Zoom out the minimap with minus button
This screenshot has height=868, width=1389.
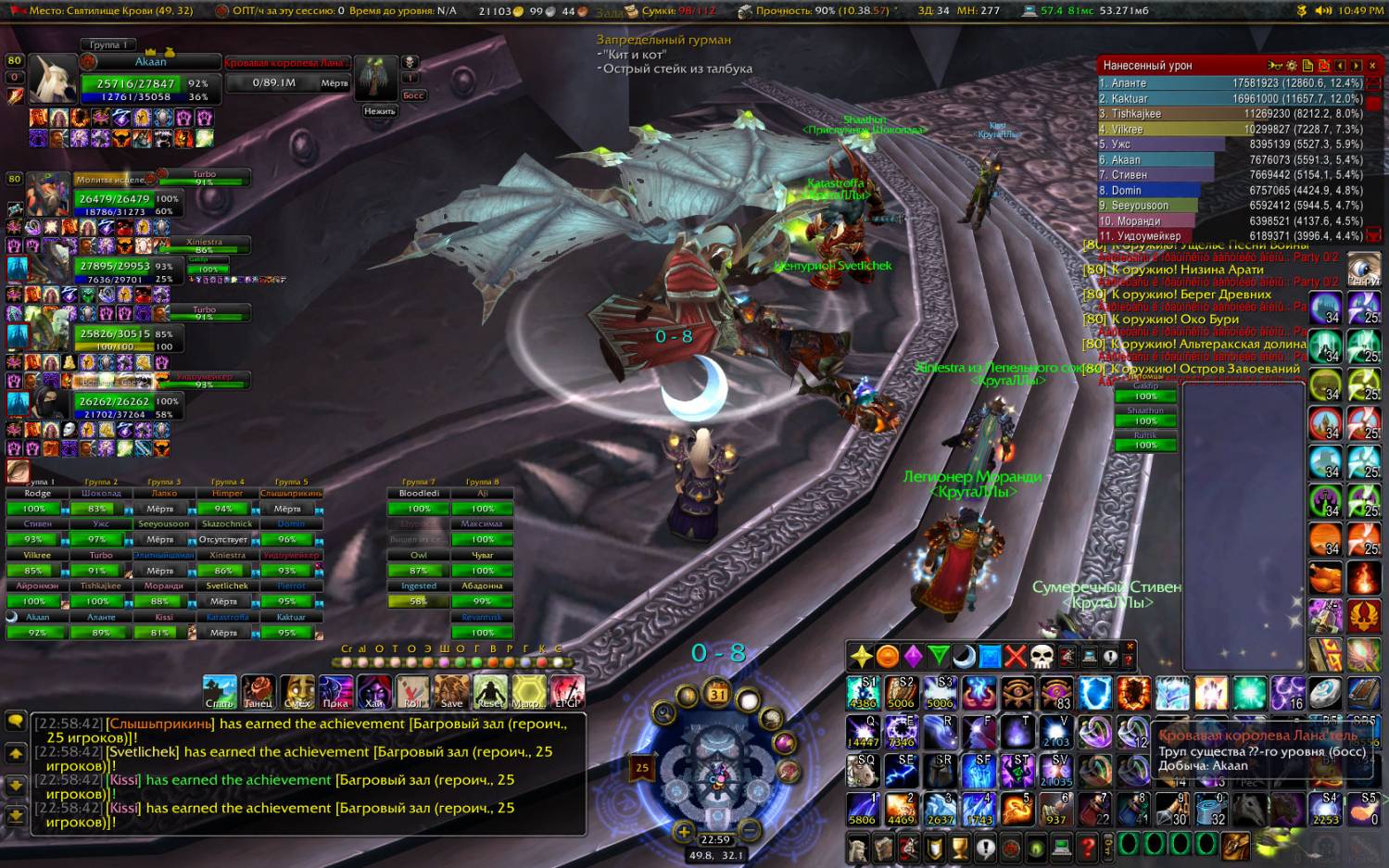point(749,832)
